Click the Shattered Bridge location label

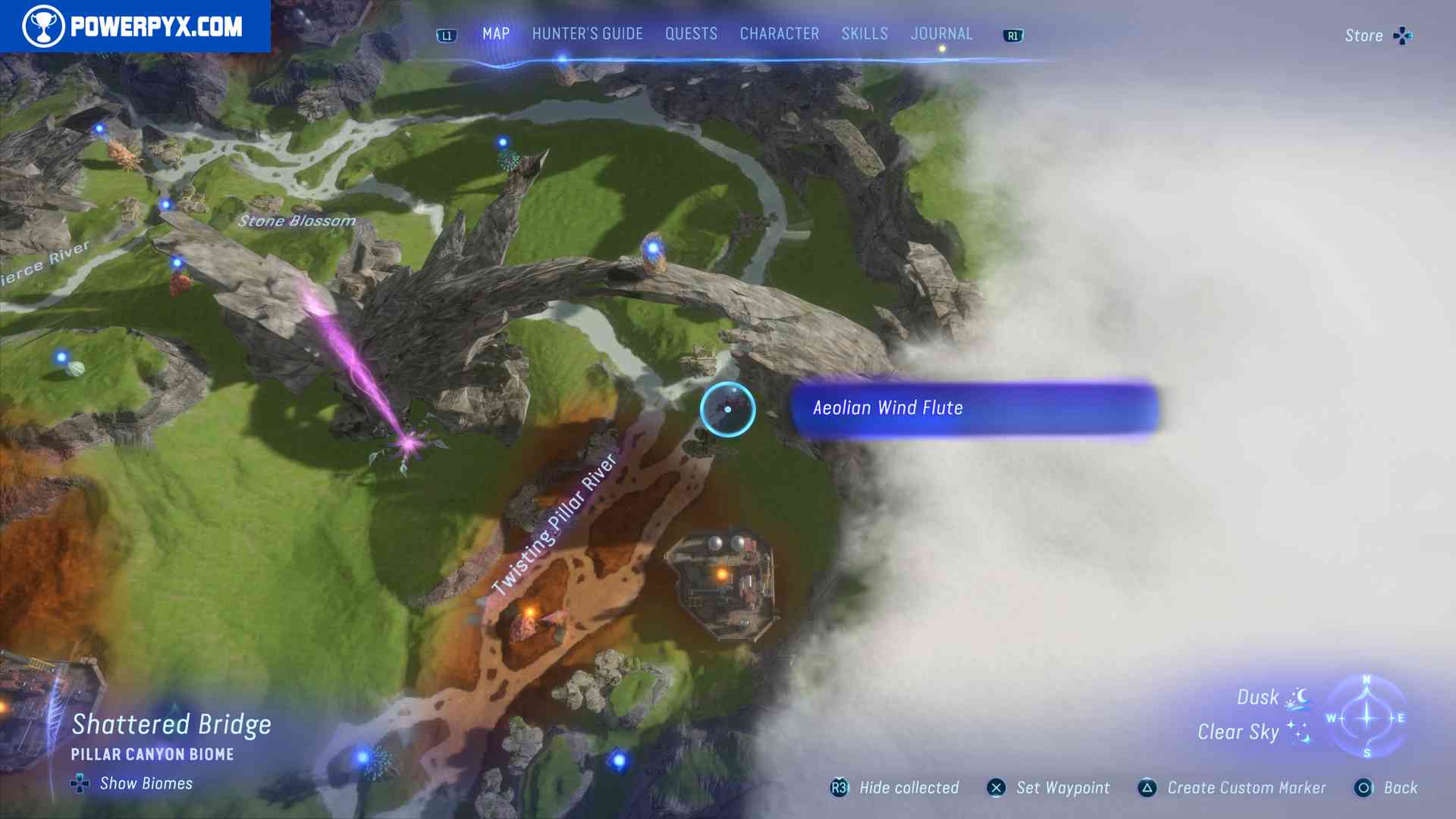[x=172, y=725]
